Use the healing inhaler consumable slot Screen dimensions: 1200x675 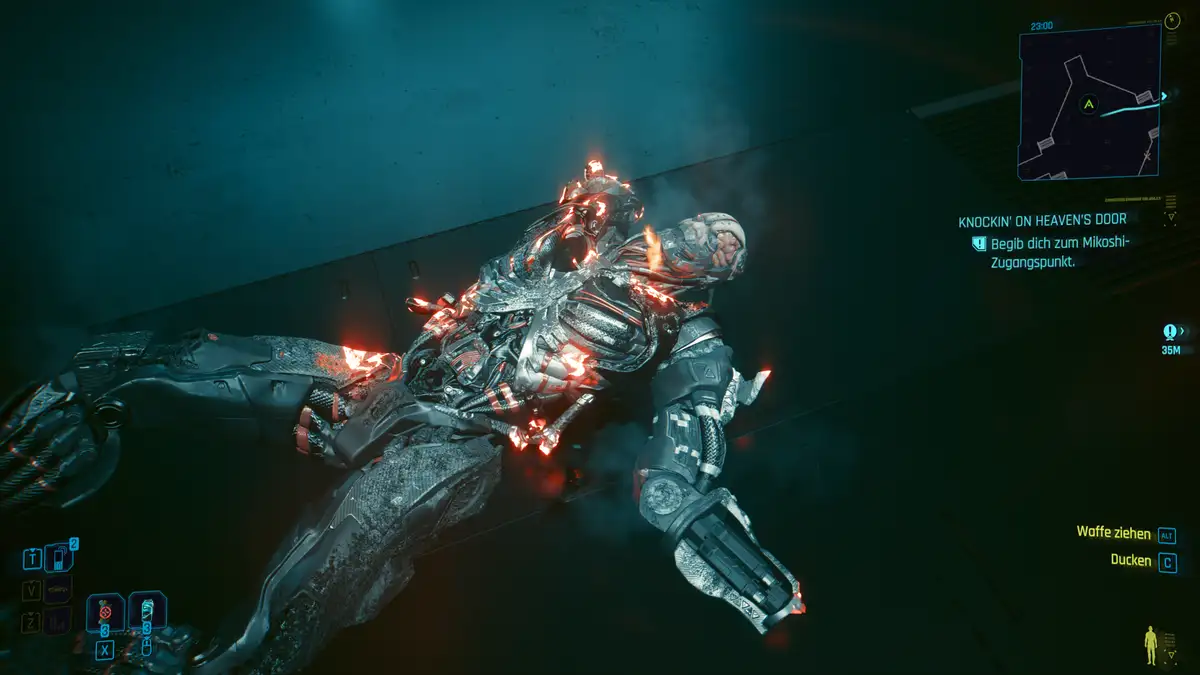pos(146,610)
